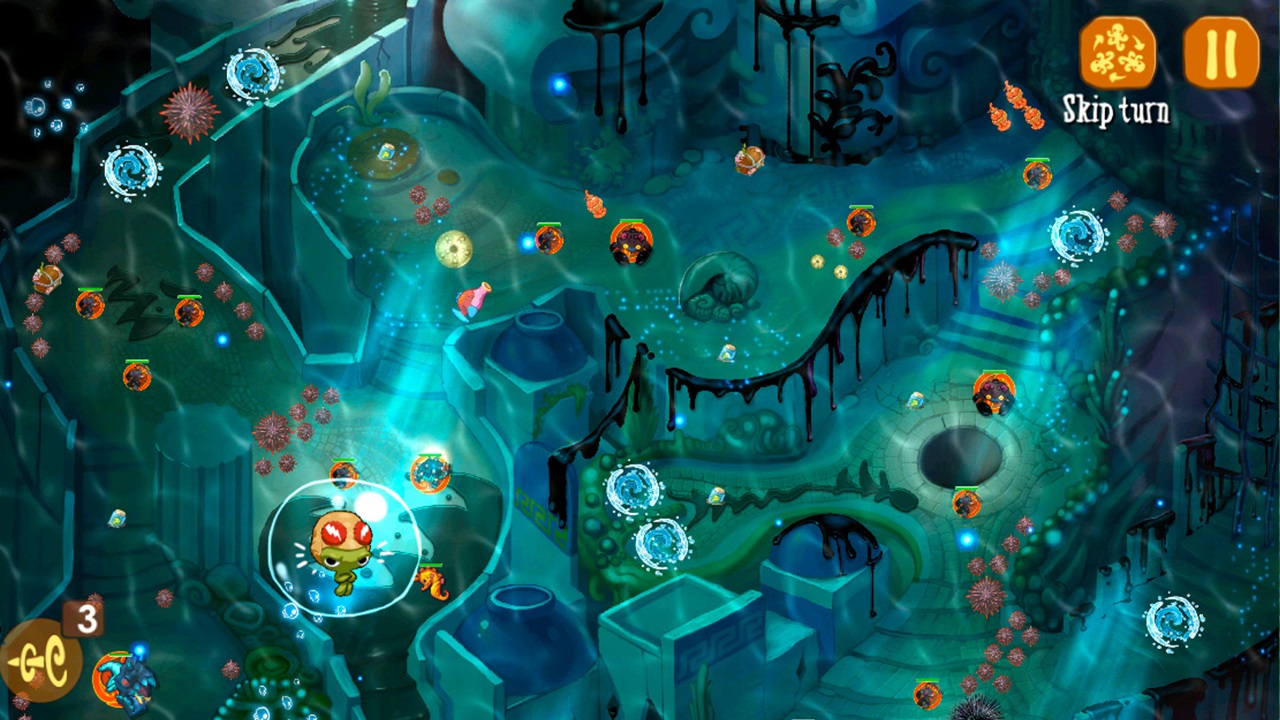
Task: Open the treasure chest near the top
Action: point(750,160)
